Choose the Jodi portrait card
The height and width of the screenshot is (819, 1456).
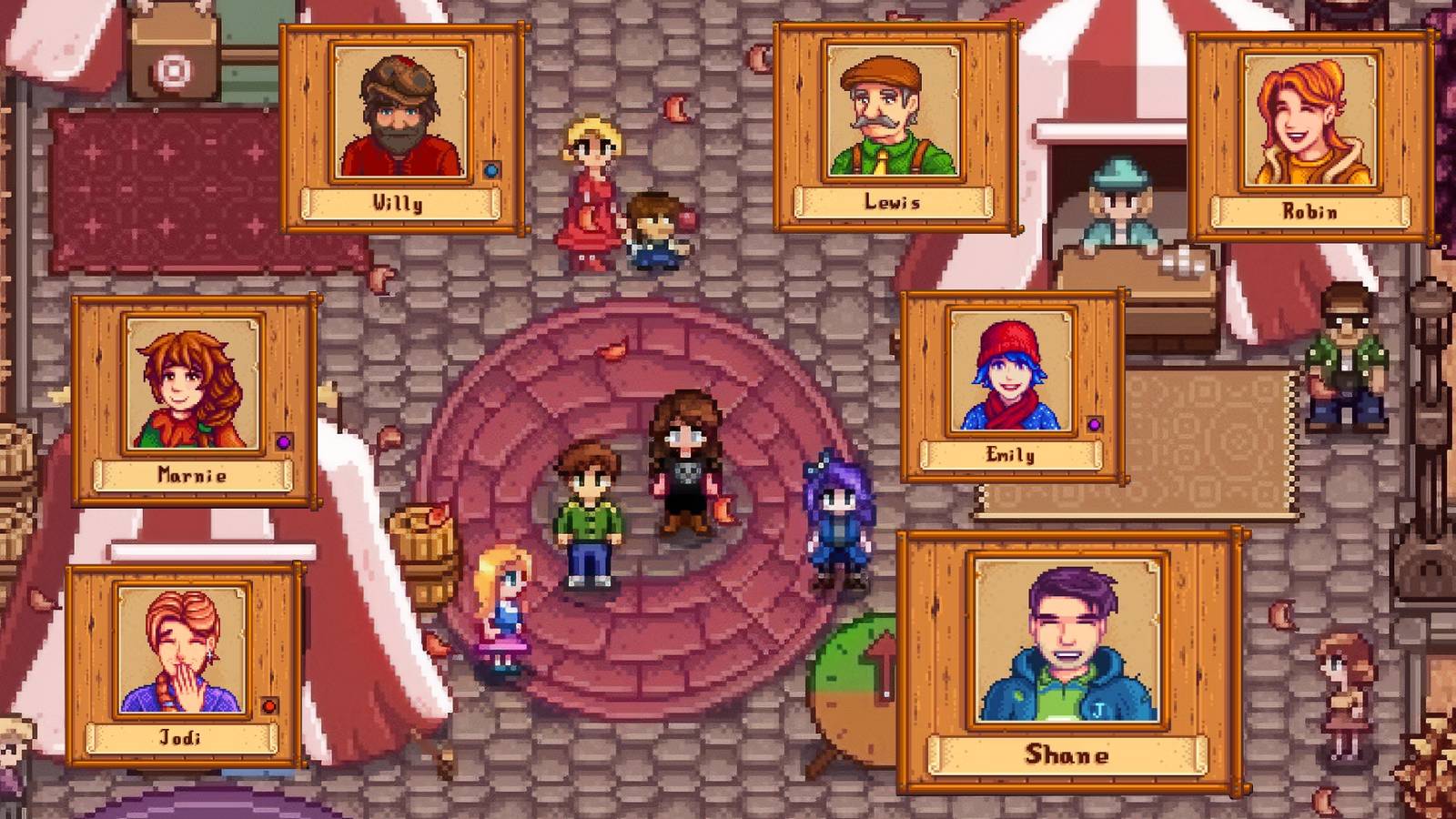[x=183, y=664]
